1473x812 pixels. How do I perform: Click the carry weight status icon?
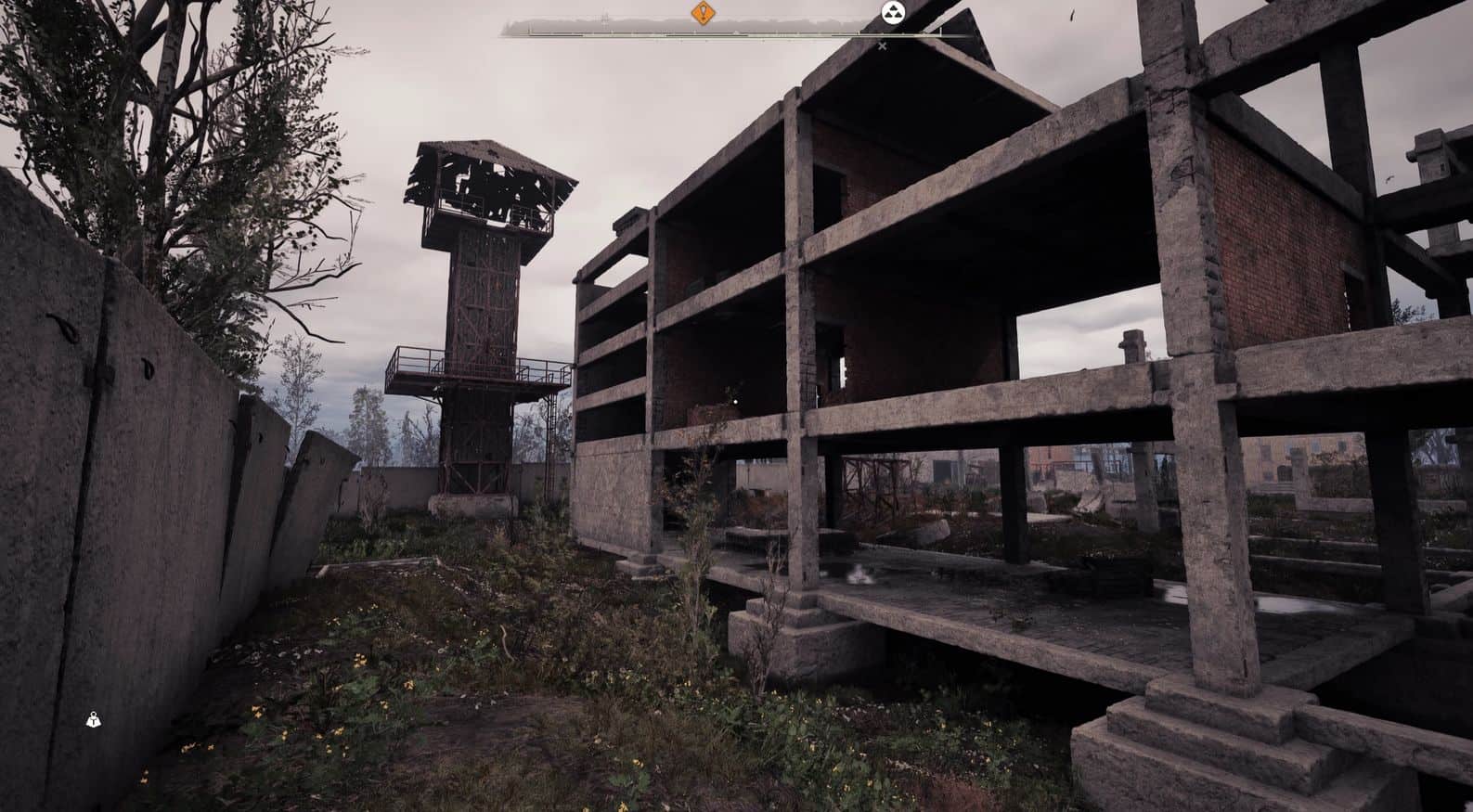click(94, 719)
